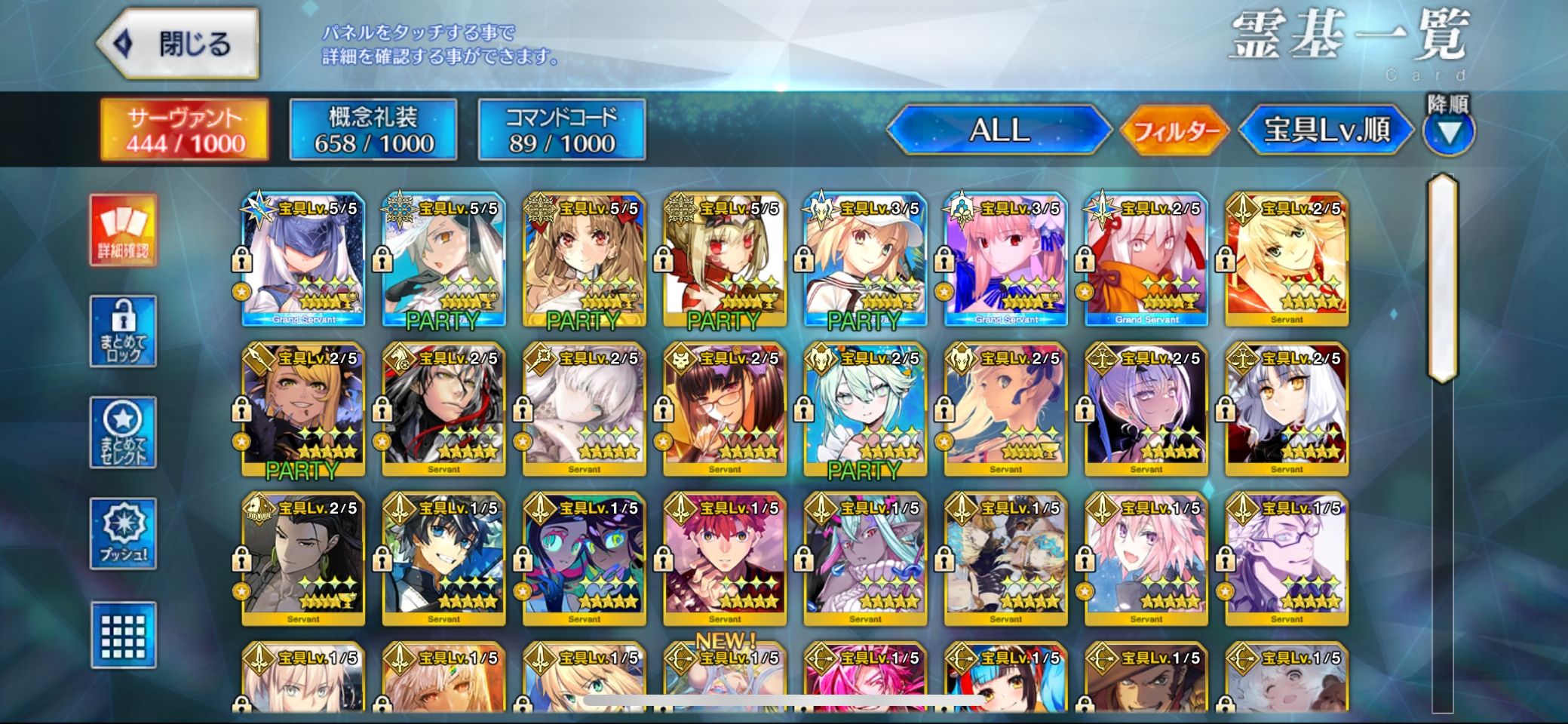Toggle the 降順 descending order arrow

[x=1448, y=132]
